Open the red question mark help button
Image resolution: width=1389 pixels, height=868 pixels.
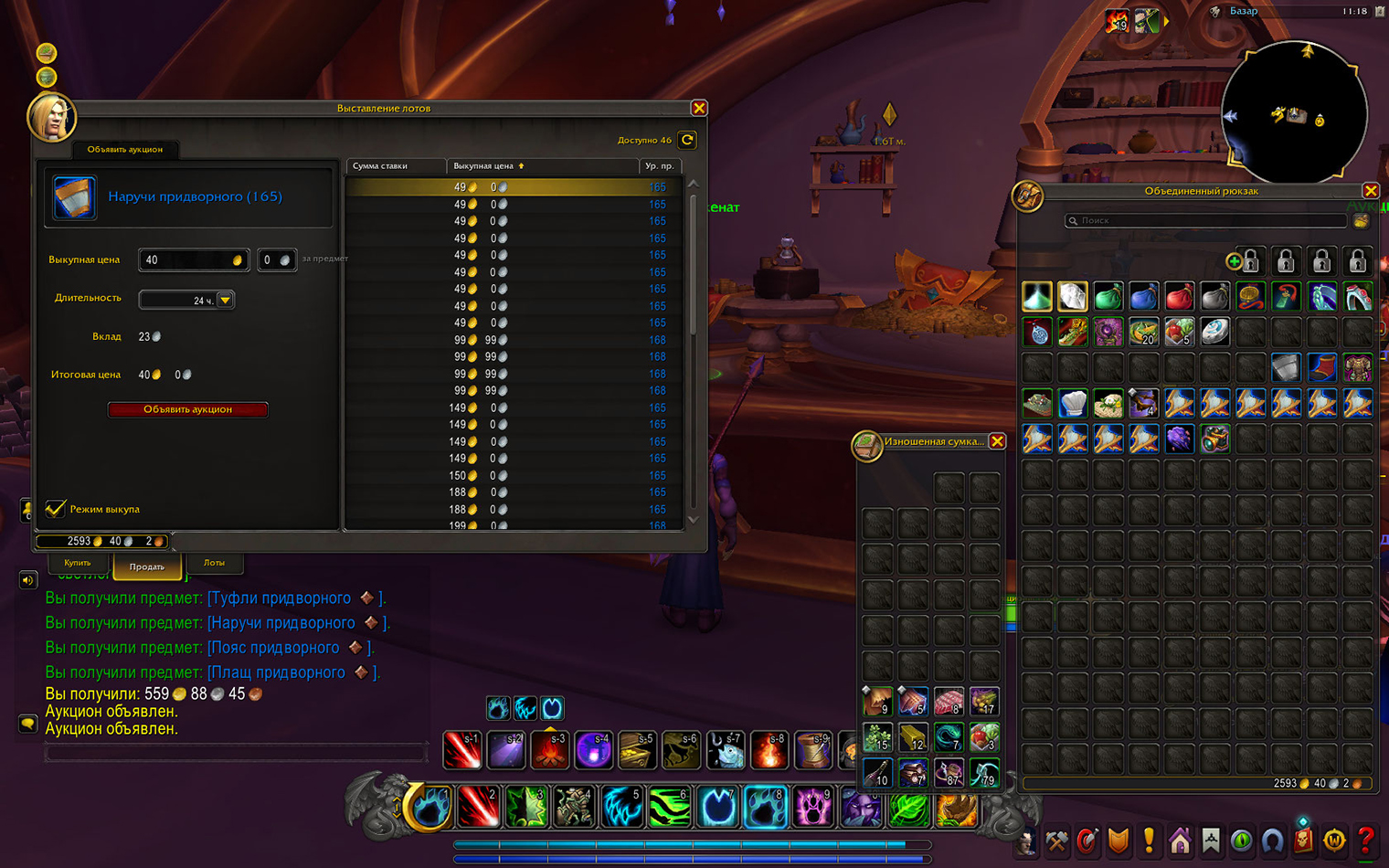pyautogui.click(x=1365, y=839)
